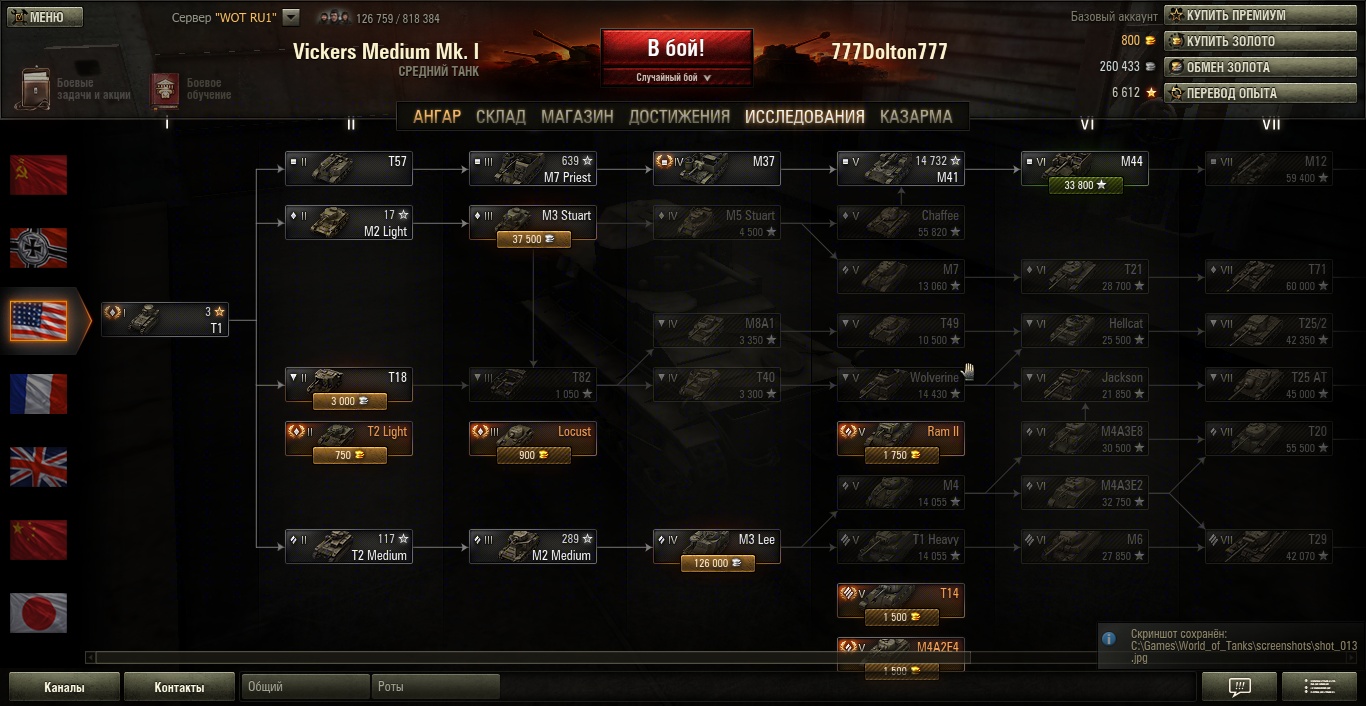The width and height of the screenshot is (1366, 706).
Task: Select the Soviet nation flag
Action: [x=38, y=174]
